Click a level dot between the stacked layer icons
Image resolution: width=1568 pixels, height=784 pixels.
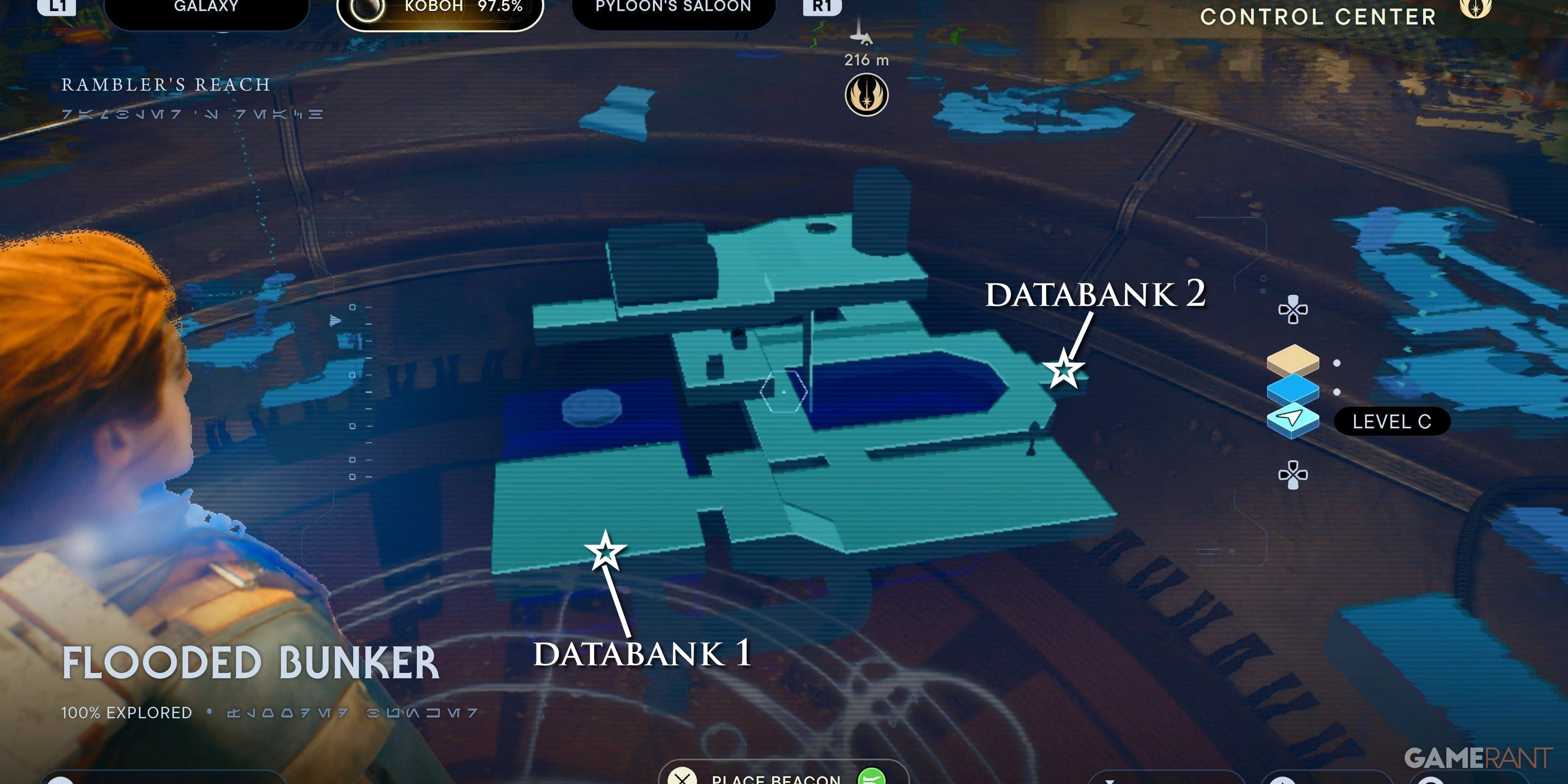1337,363
